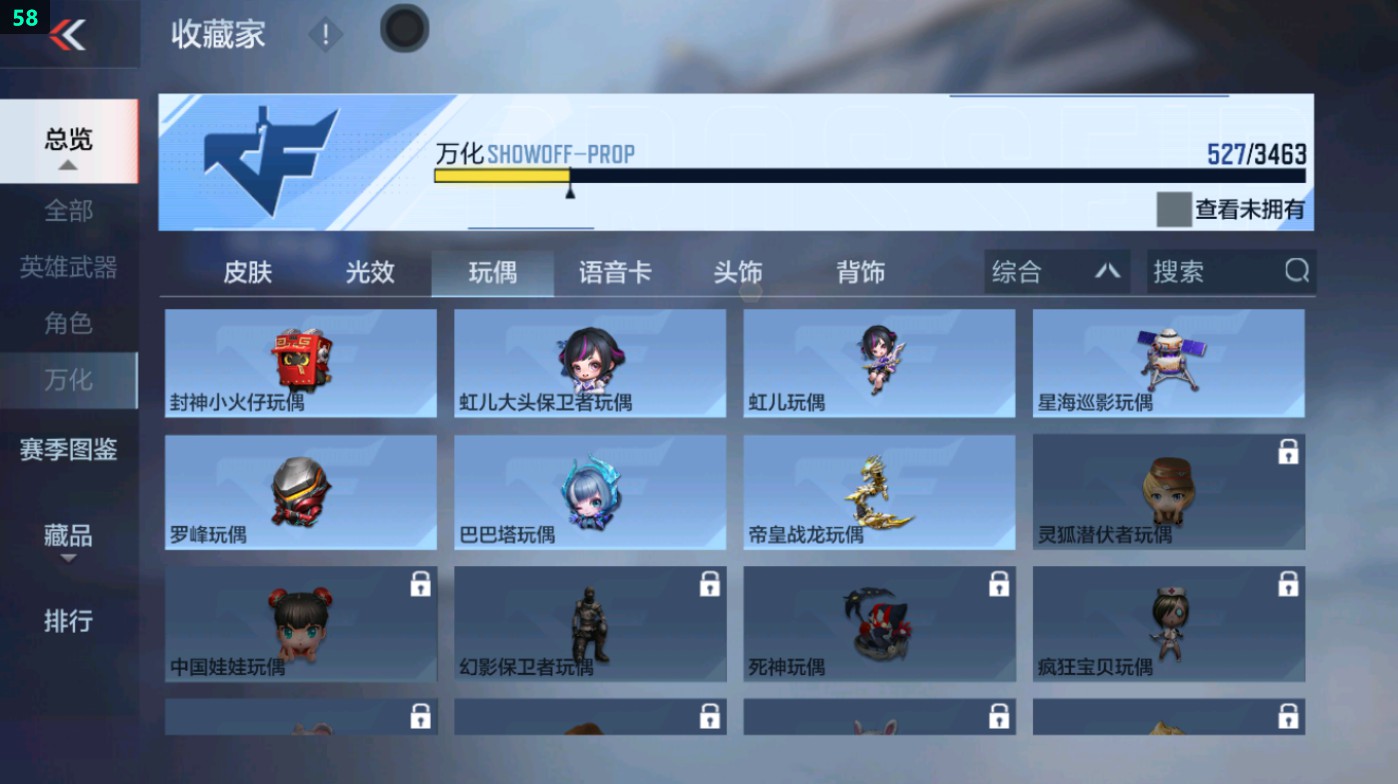Image resolution: width=1398 pixels, height=784 pixels.
Task: Click the lock icon on 幻影保卫者玩偶
Action: point(709,584)
